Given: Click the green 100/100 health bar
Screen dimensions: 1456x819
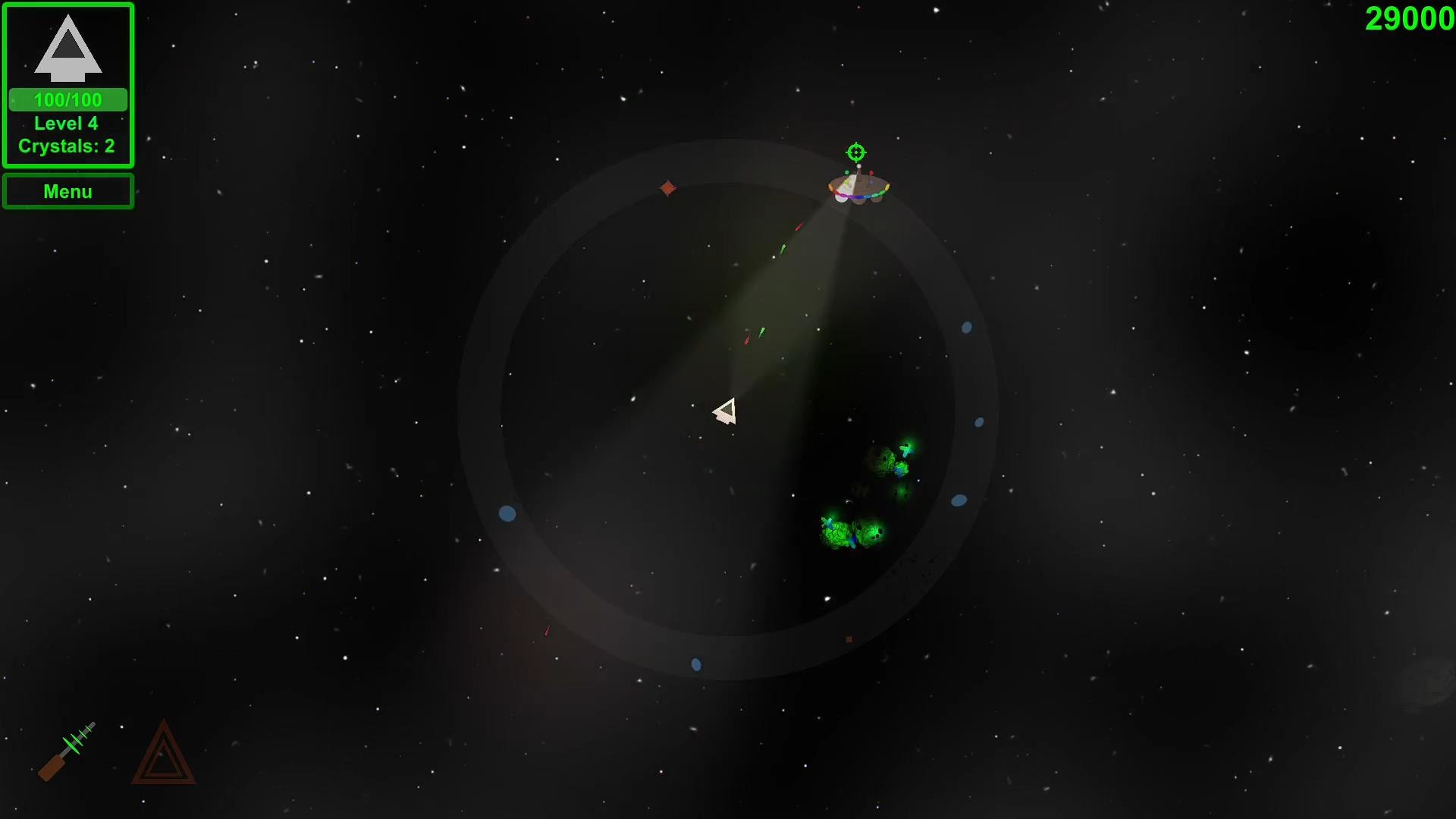Looking at the screenshot, I should [67, 99].
